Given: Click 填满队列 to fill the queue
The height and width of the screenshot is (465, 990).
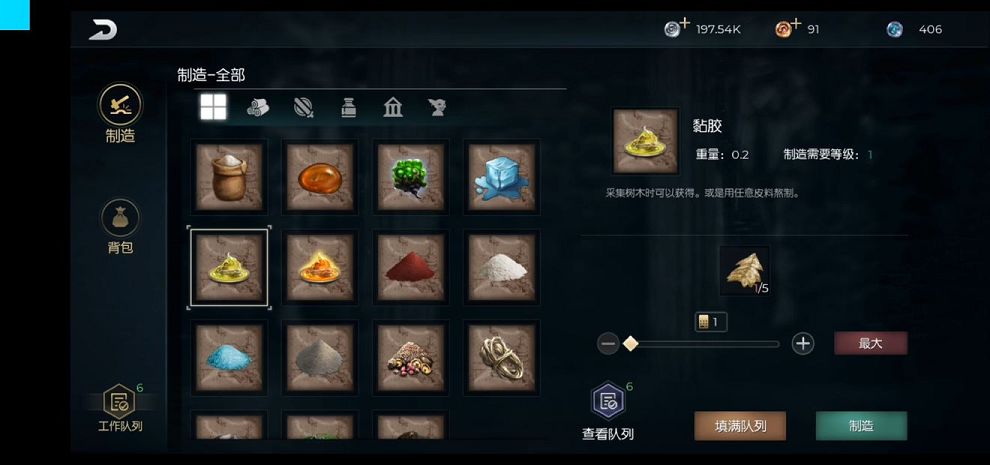Looking at the screenshot, I should coord(740,426).
